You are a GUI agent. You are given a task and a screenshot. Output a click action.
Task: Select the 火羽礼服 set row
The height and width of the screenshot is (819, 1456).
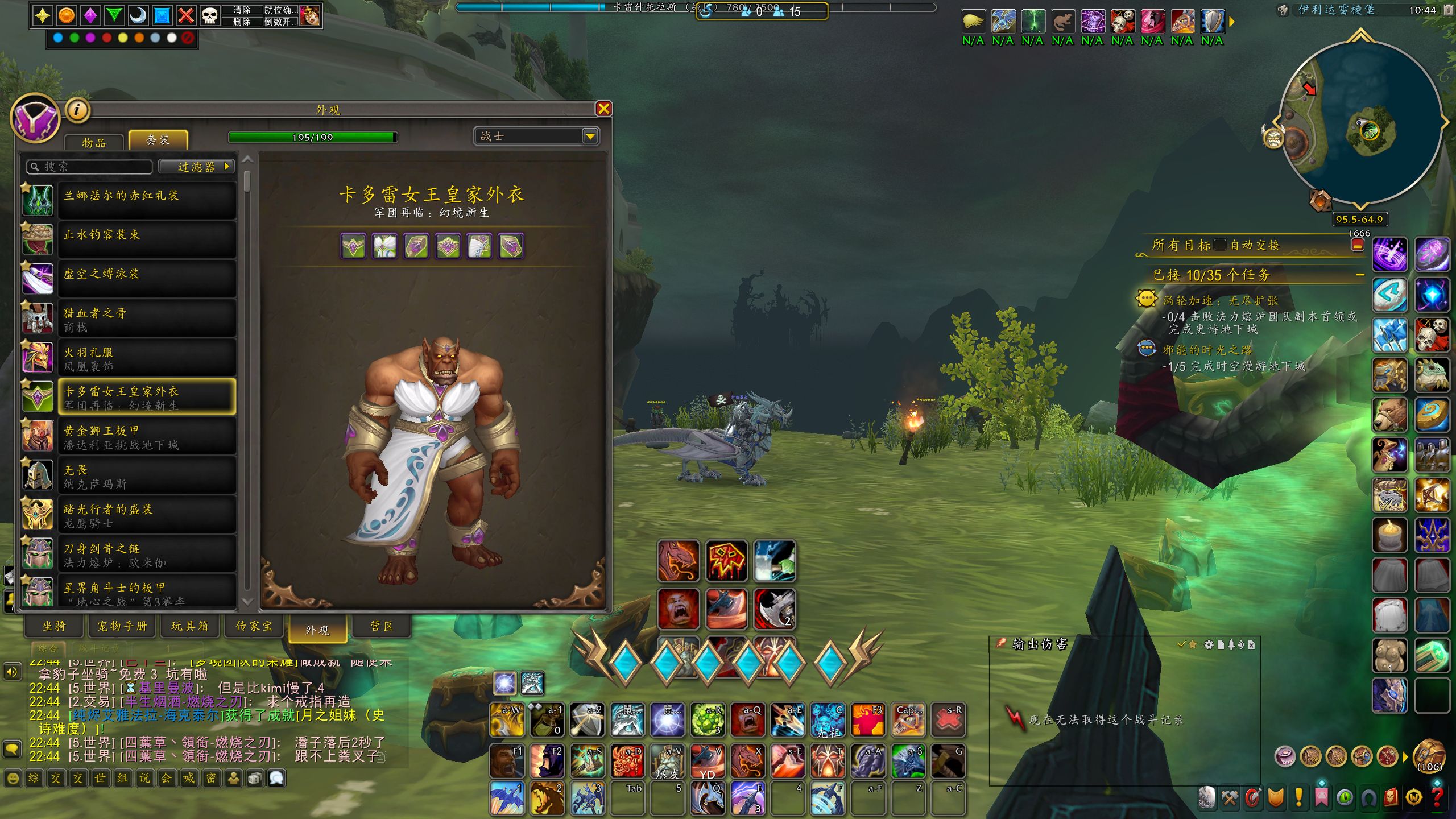[147, 358]
